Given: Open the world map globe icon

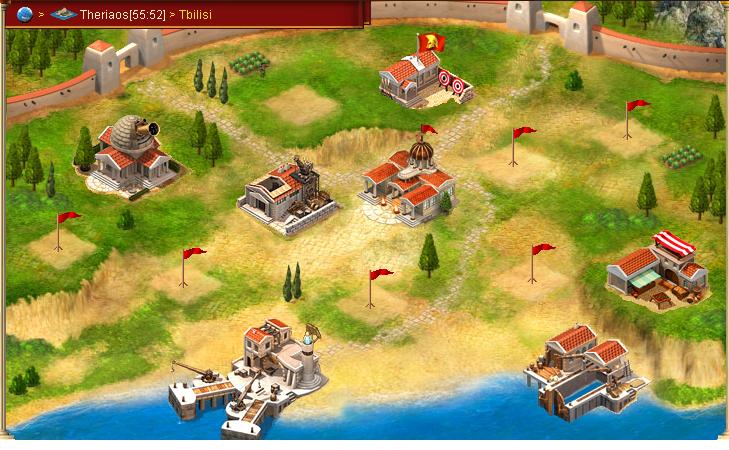Looking at the screenshot, I should coord(25,14).
